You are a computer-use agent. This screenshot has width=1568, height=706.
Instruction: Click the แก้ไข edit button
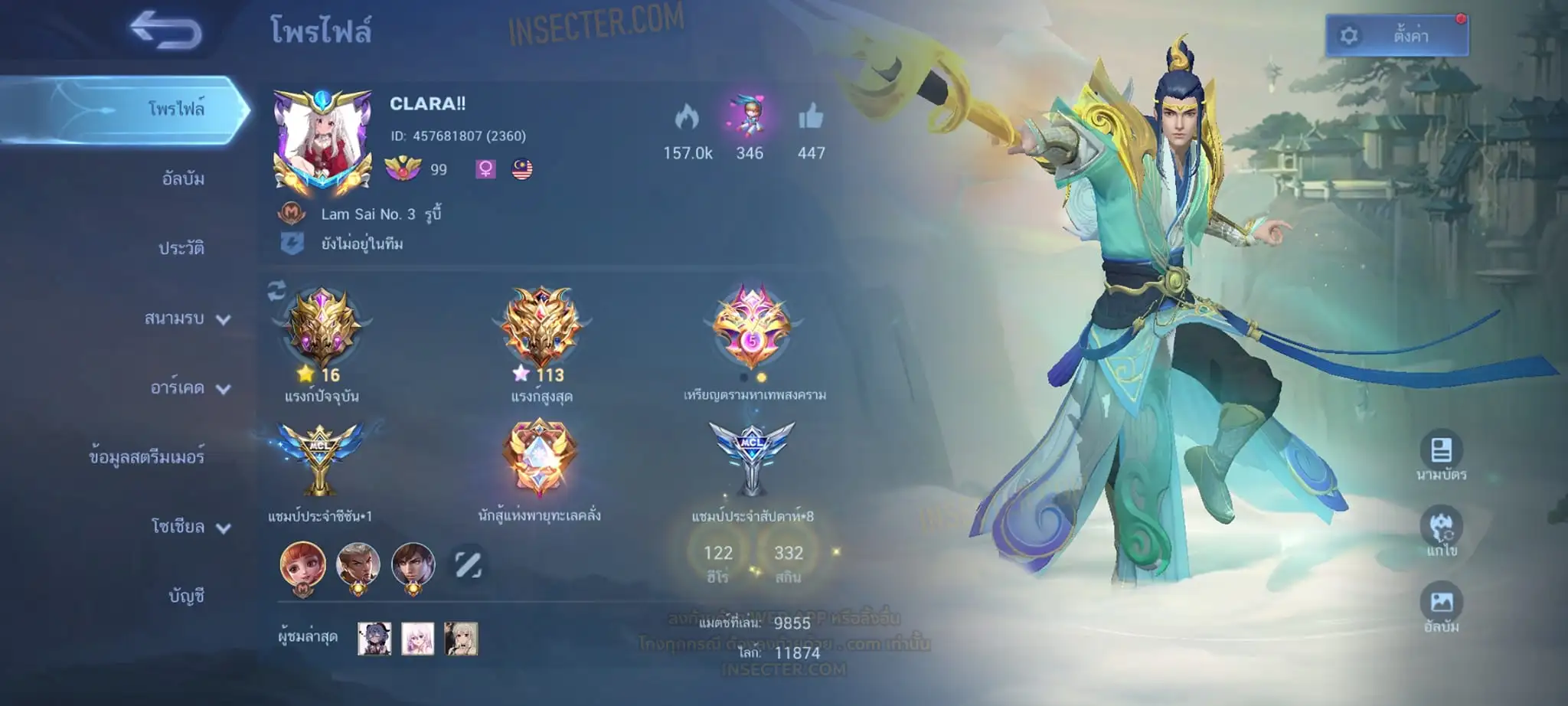pyautogui.click(x=1441, y=528)
